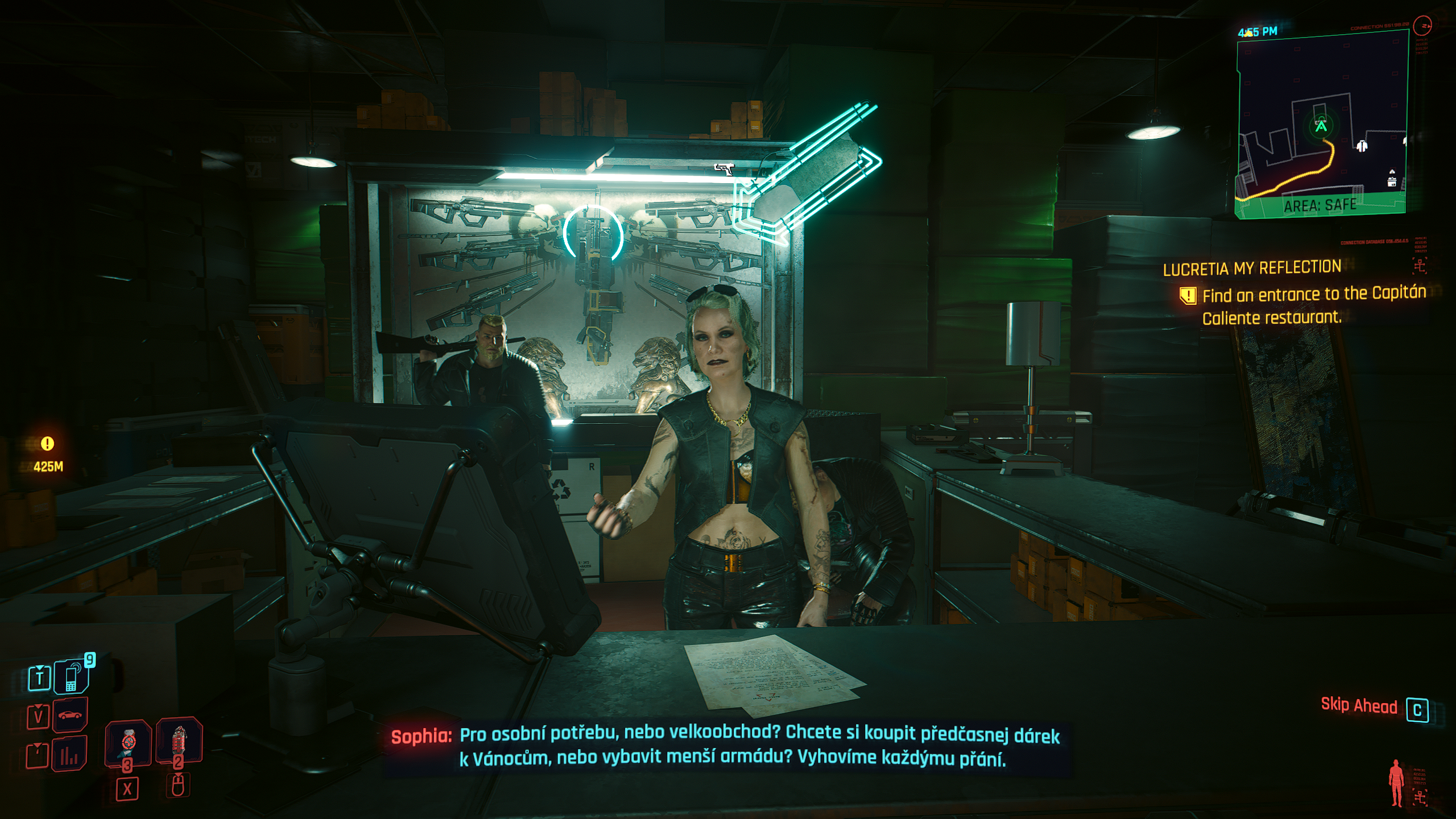Click the red player stance figure icon
This screenshot has height=819, width=1456.
click(x=1396, y=783)
